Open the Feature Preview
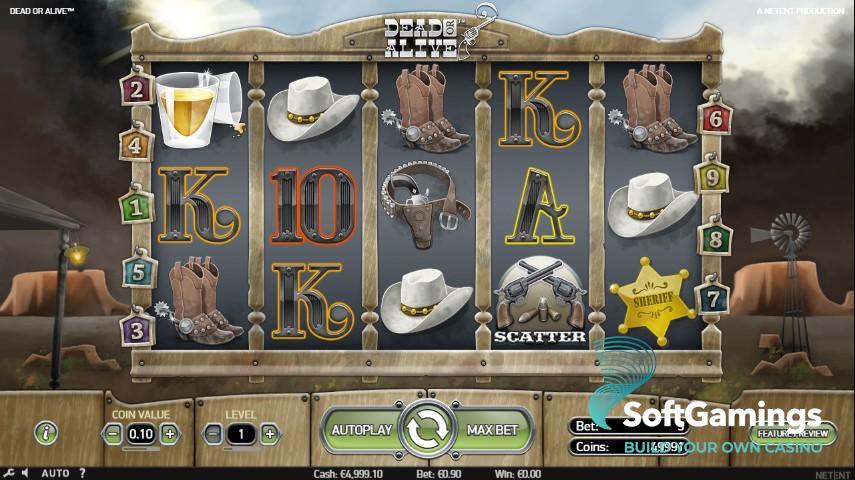Screen dimensions: 855x480 coord(793,434)
